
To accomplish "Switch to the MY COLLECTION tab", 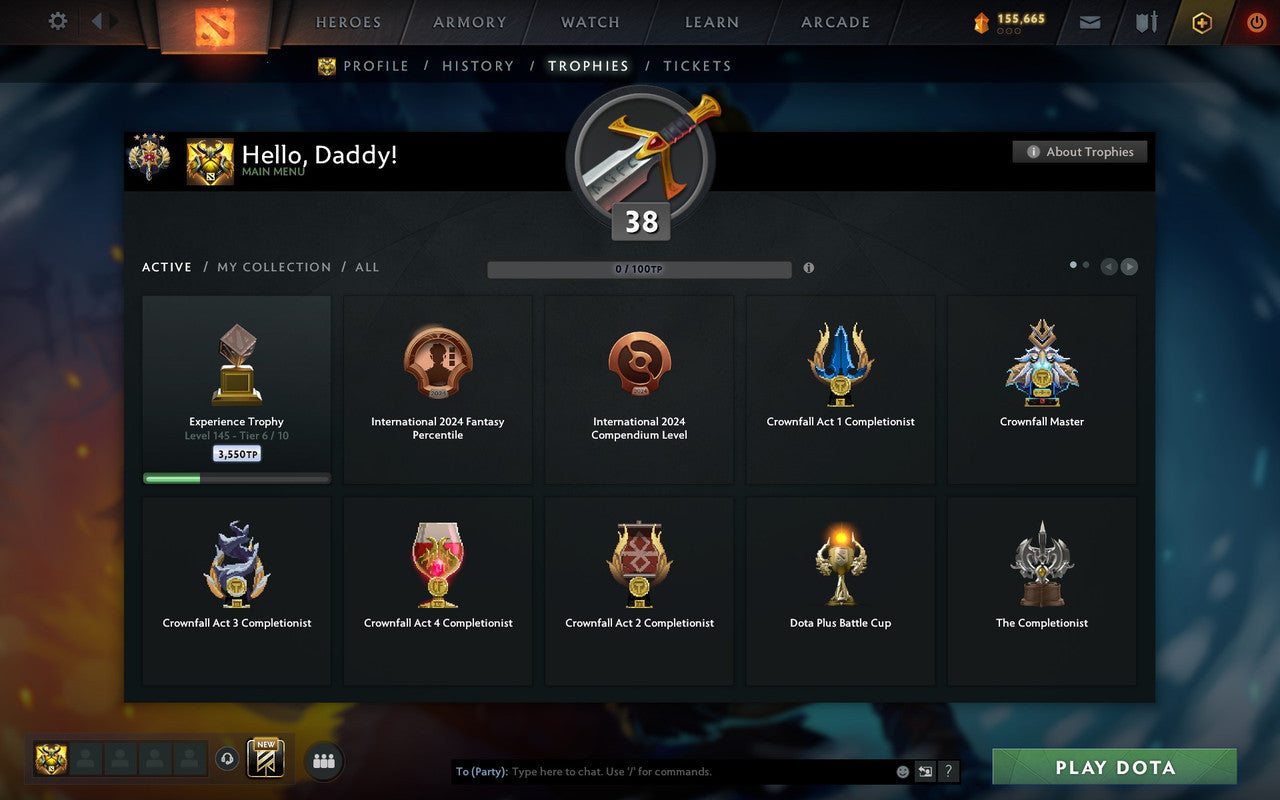I will [274, 267].
